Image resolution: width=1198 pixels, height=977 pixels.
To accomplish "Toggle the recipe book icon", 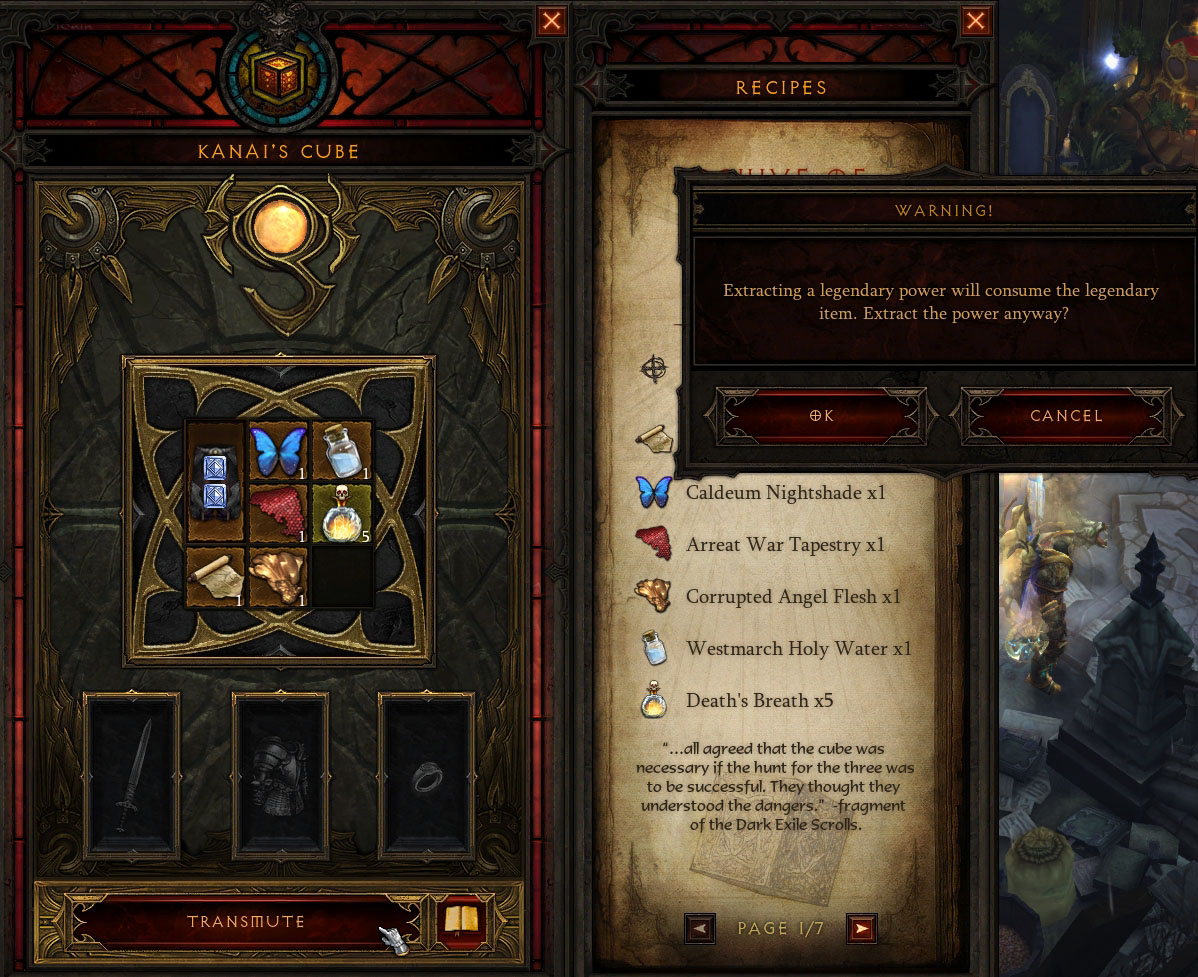I will 461,921.
